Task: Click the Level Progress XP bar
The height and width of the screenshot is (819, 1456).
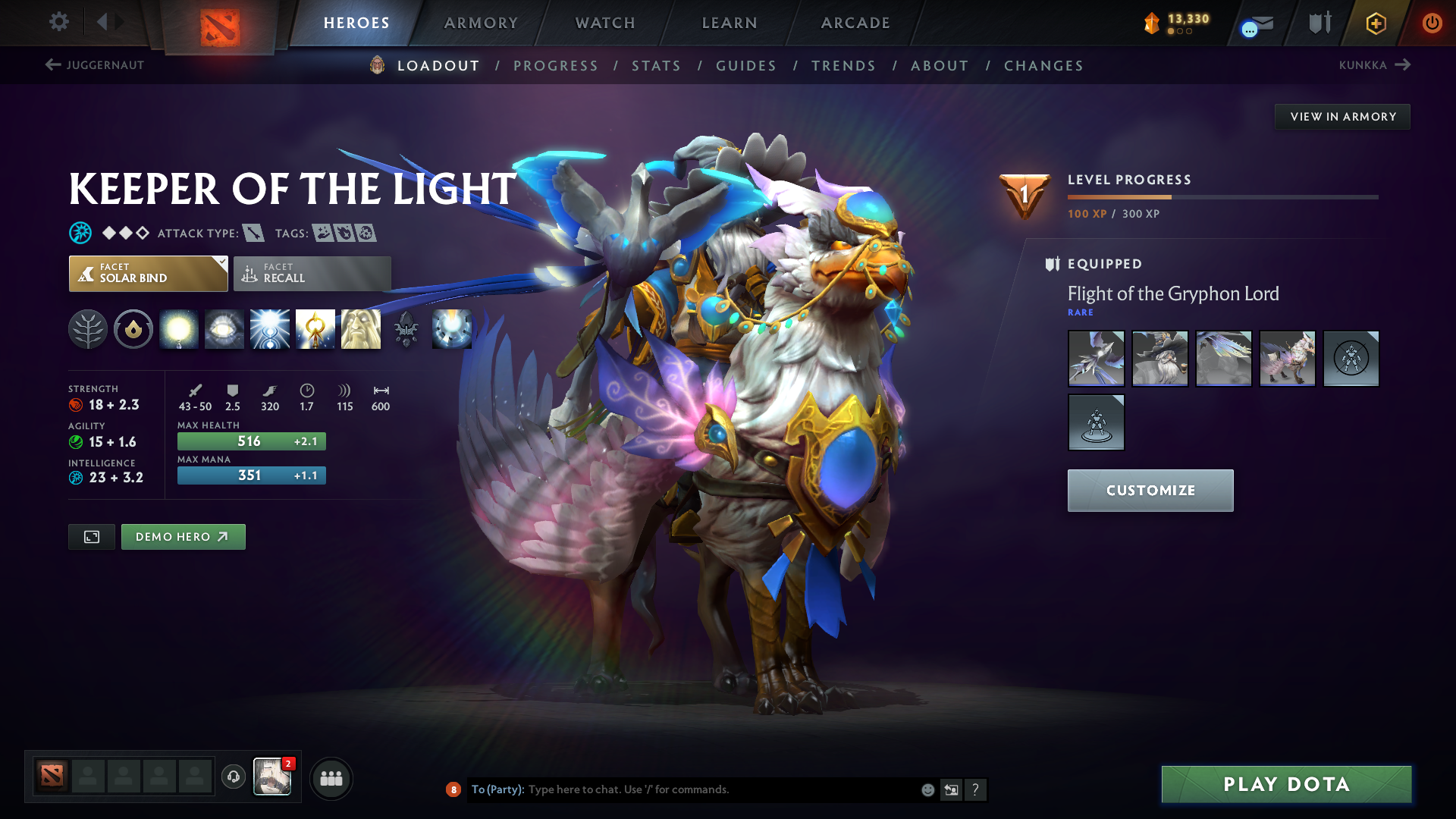Action: point(1221,196)
